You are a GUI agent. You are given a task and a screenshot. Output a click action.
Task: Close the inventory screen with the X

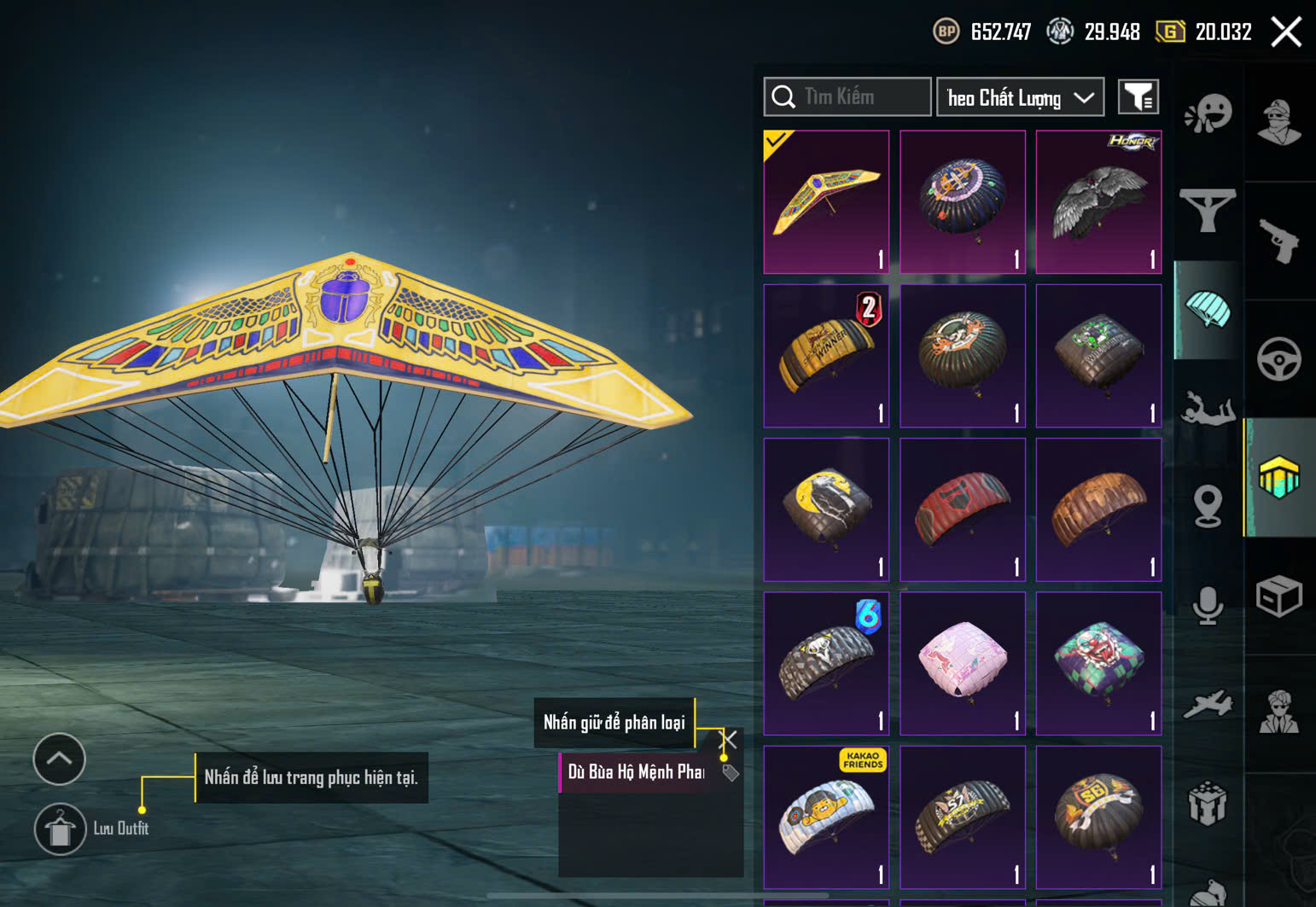pos(1286,32)
